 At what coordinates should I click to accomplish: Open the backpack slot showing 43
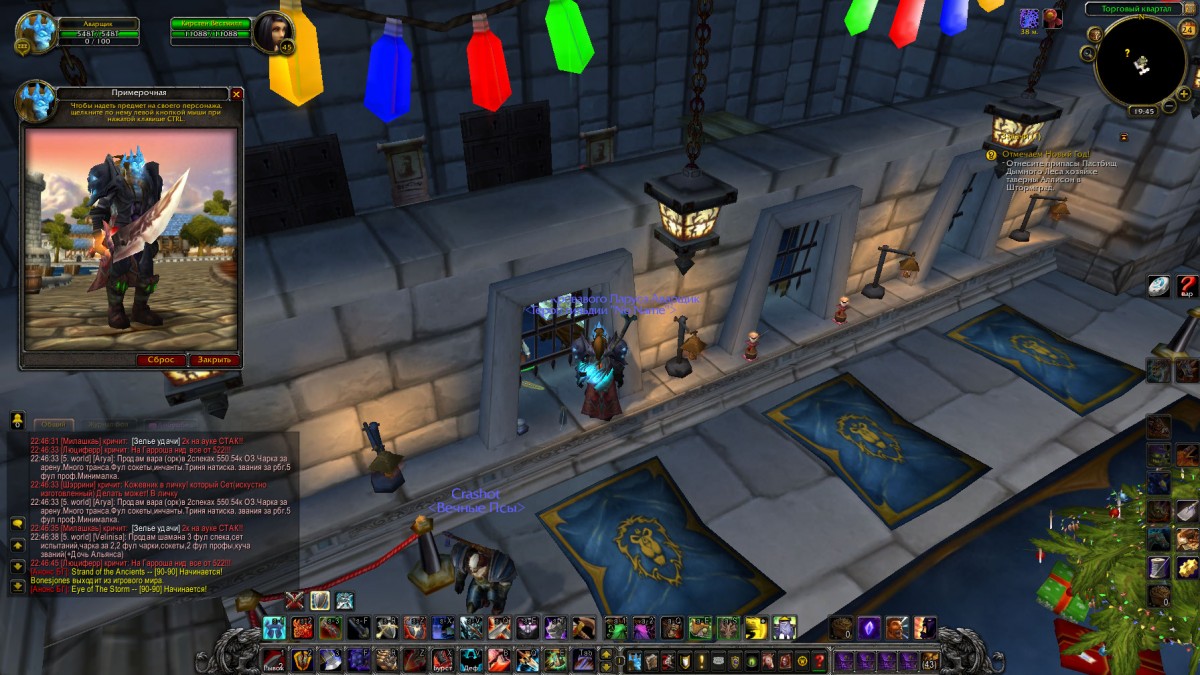[x=930, y=661]
